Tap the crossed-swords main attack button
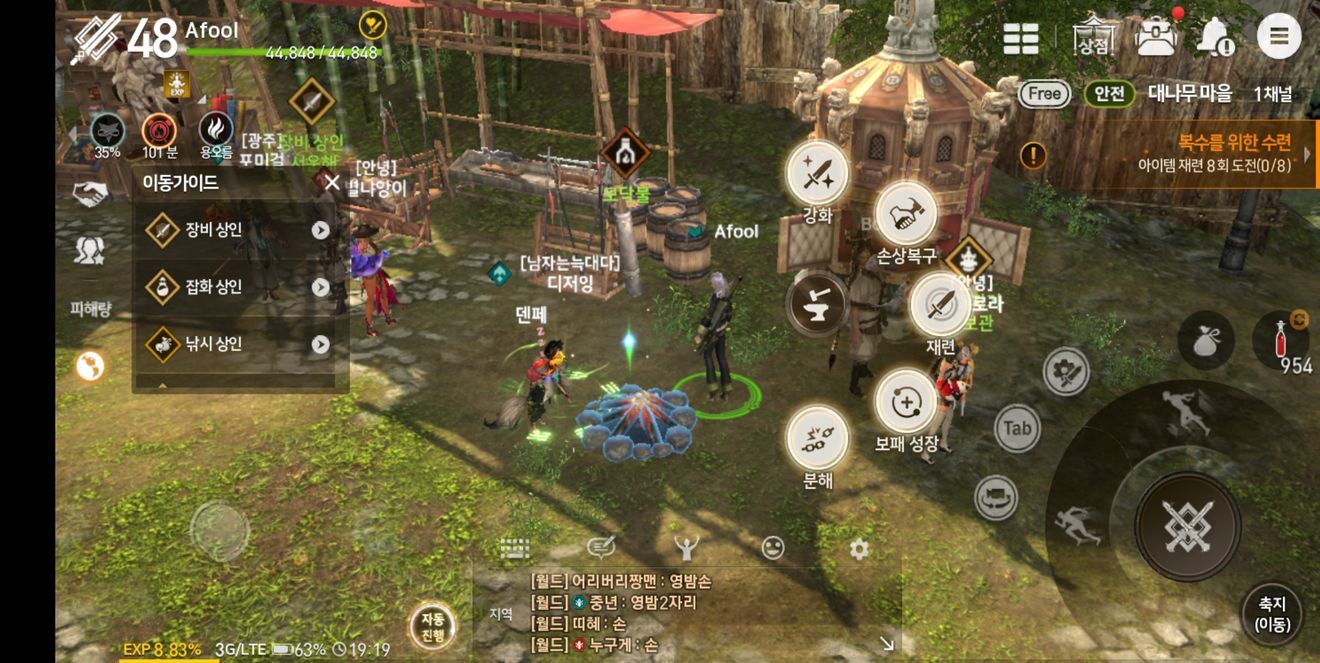1320x663 pixels. click(x=1187, y=526)
